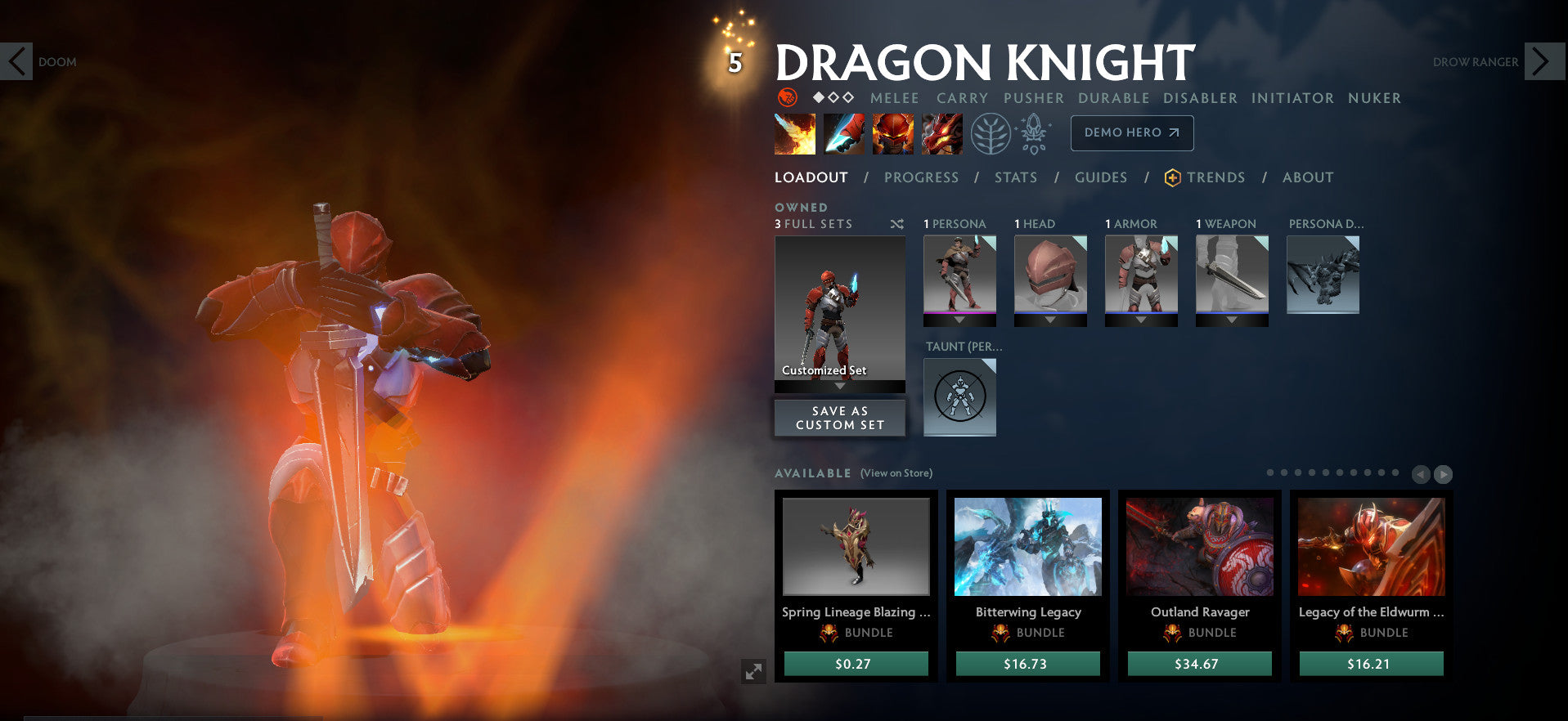Click the Trends star badge icon

click(1172, 177)
